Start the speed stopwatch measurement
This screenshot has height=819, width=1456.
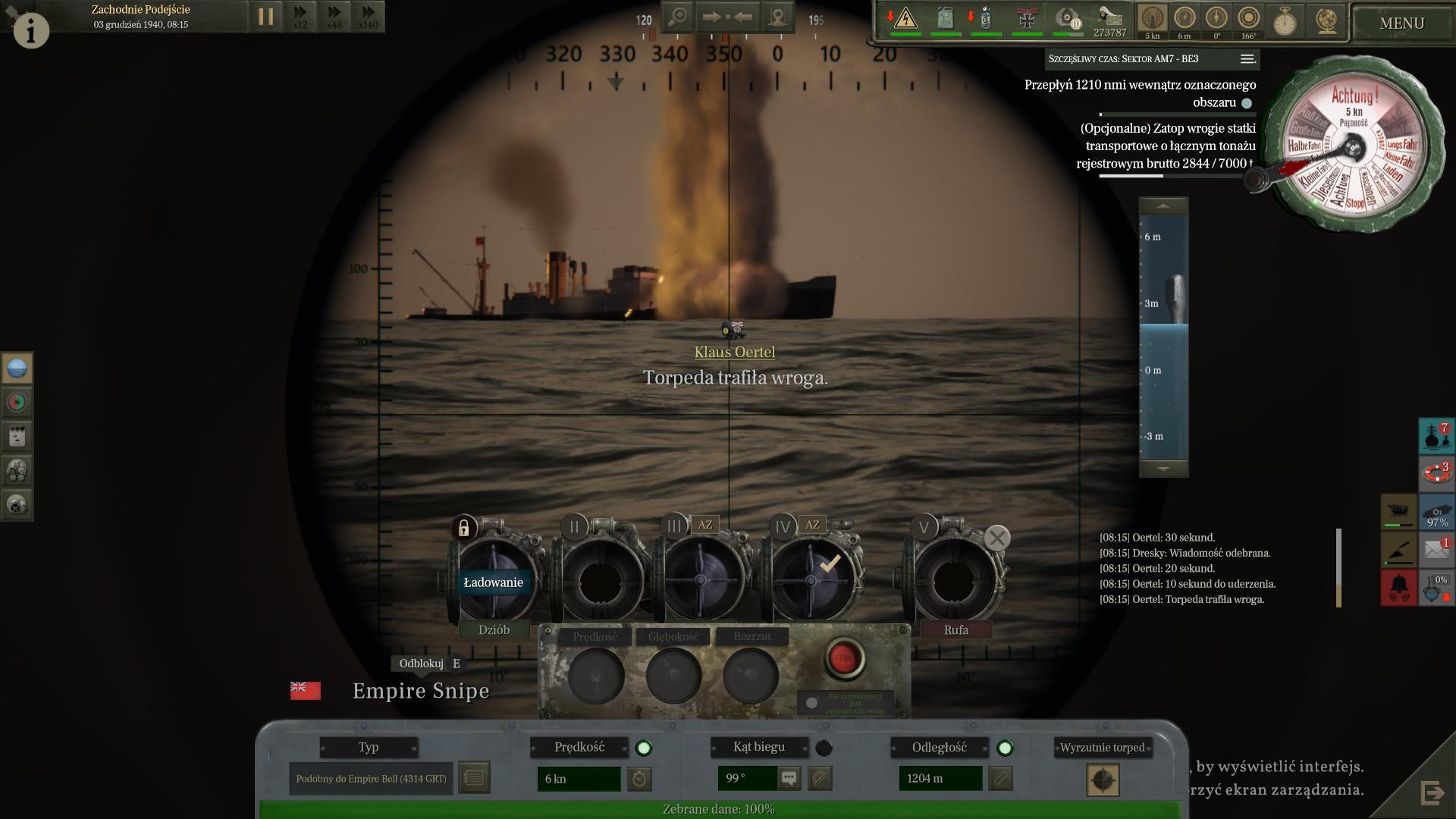639,778
